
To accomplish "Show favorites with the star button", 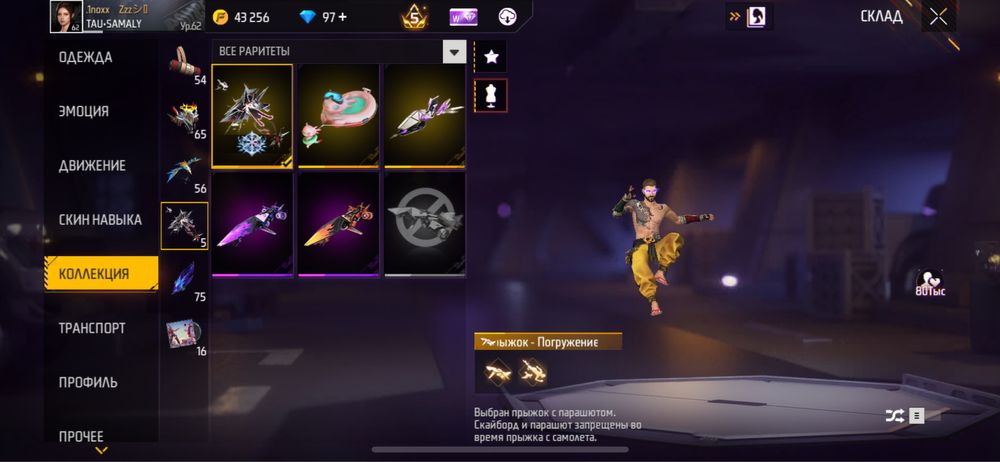I will point(491,57).
